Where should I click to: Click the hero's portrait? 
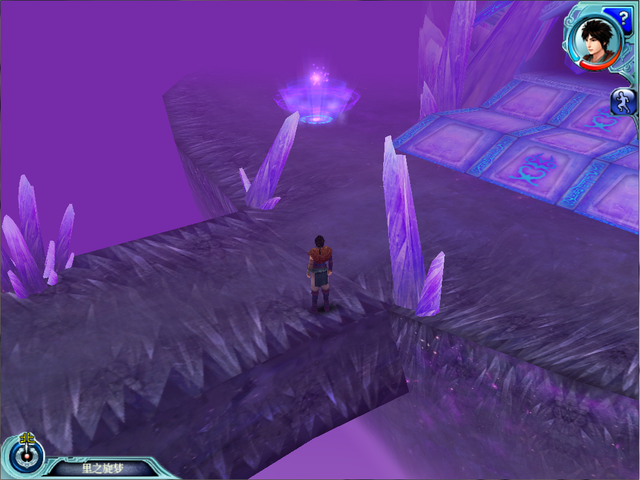tap(598, 43)
